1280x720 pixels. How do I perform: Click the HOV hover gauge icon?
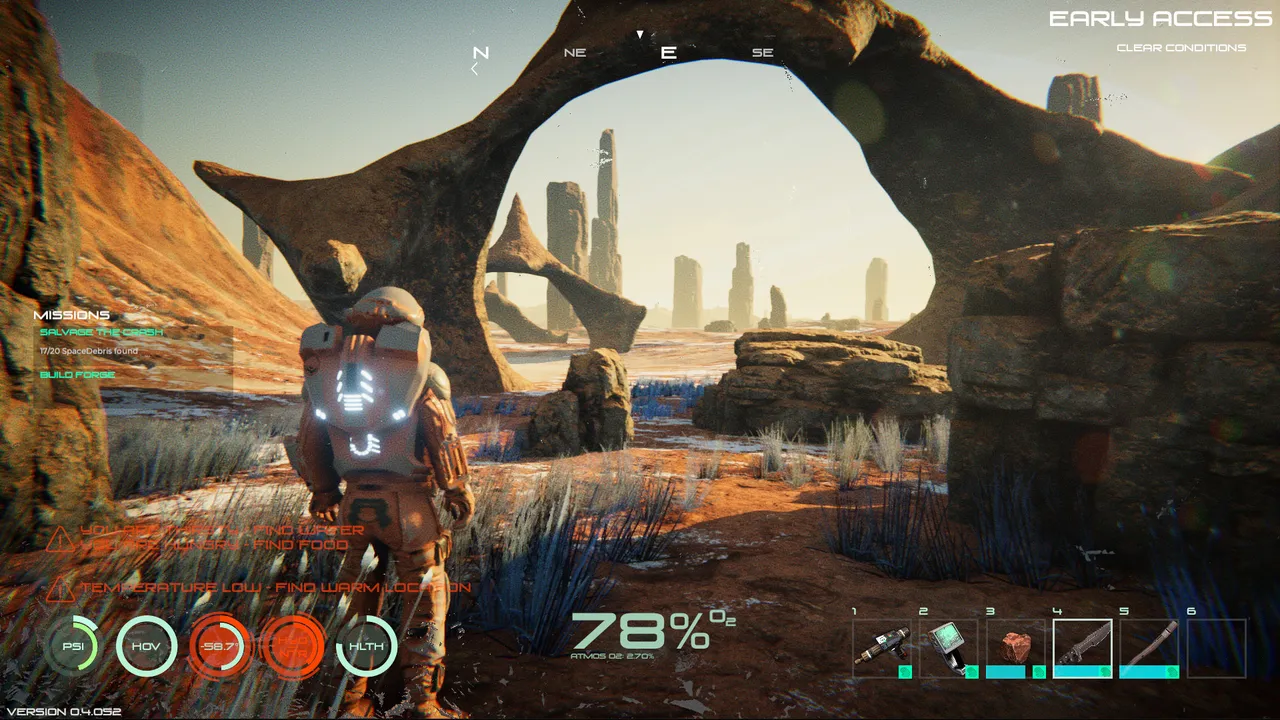click(146, 646)
